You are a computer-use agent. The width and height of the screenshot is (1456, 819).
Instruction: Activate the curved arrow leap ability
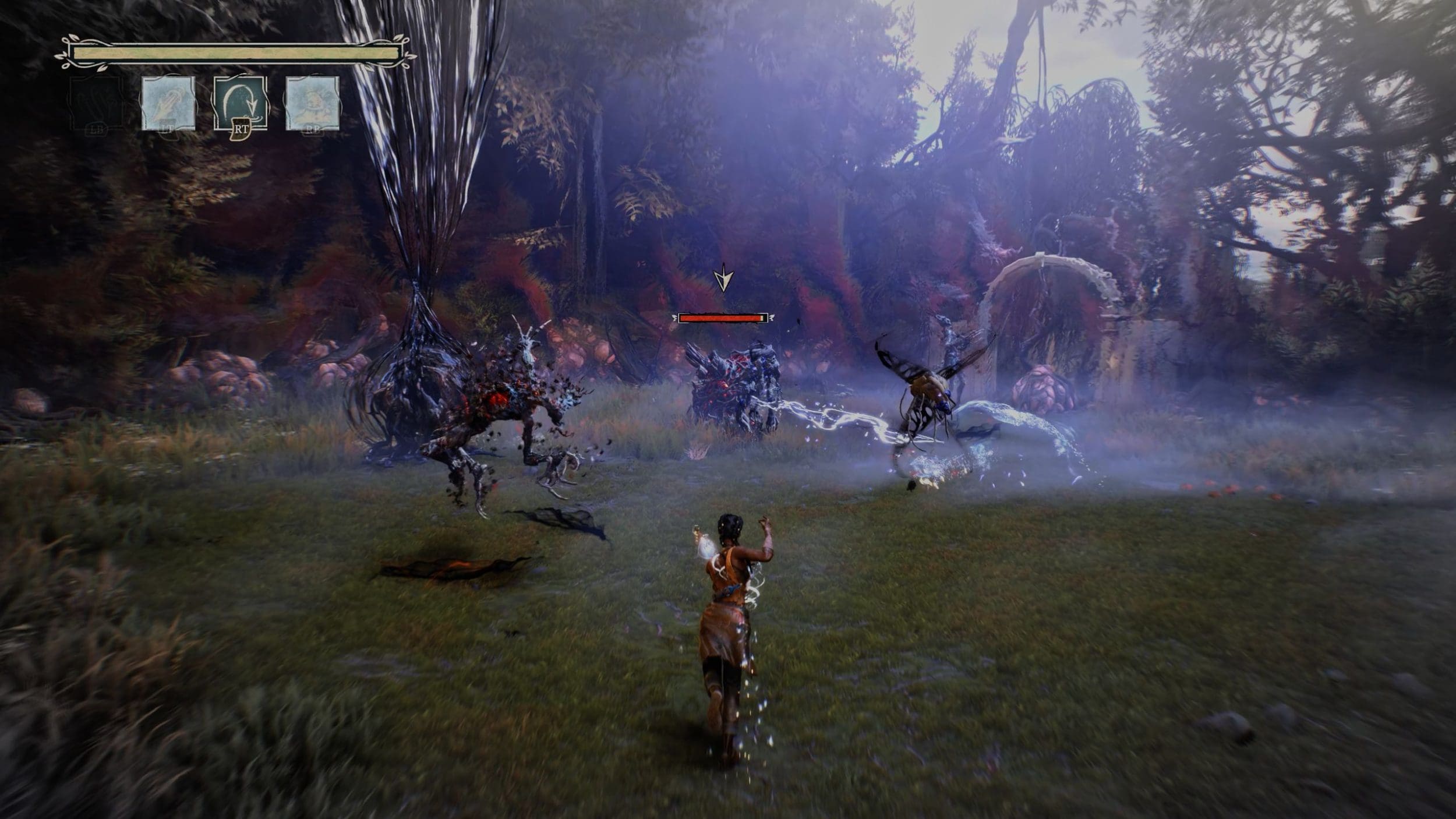coord(241,103)
